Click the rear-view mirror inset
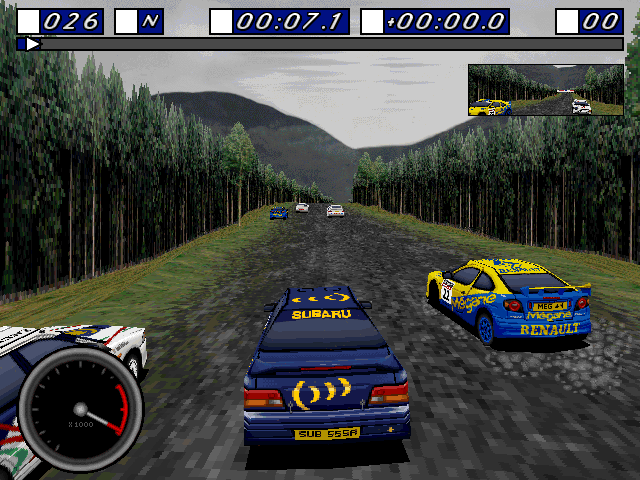The width and height of the screenshot is (640, 480). [x=545, y=90]
